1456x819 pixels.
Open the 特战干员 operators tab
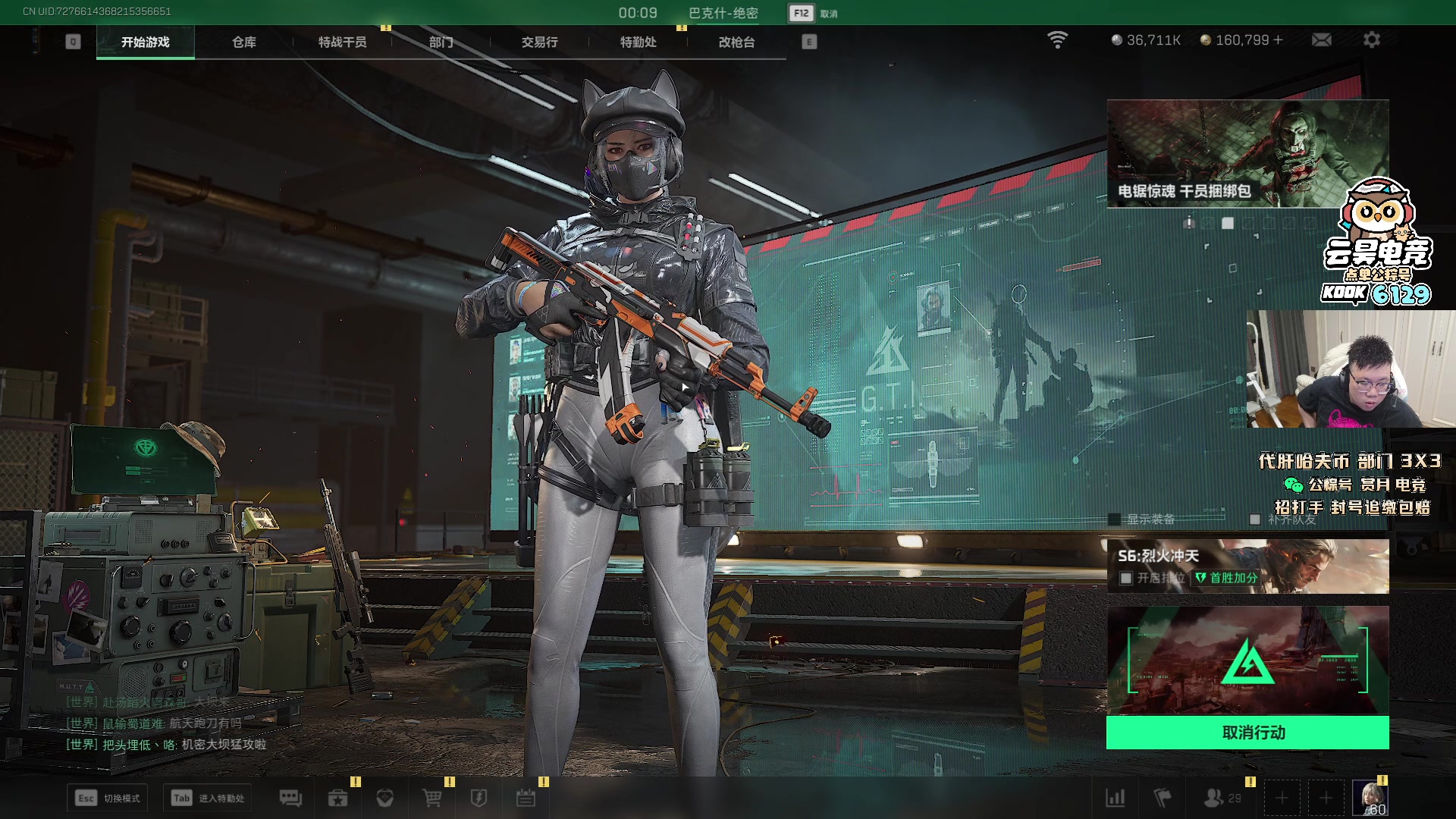[x=342, y=42]
